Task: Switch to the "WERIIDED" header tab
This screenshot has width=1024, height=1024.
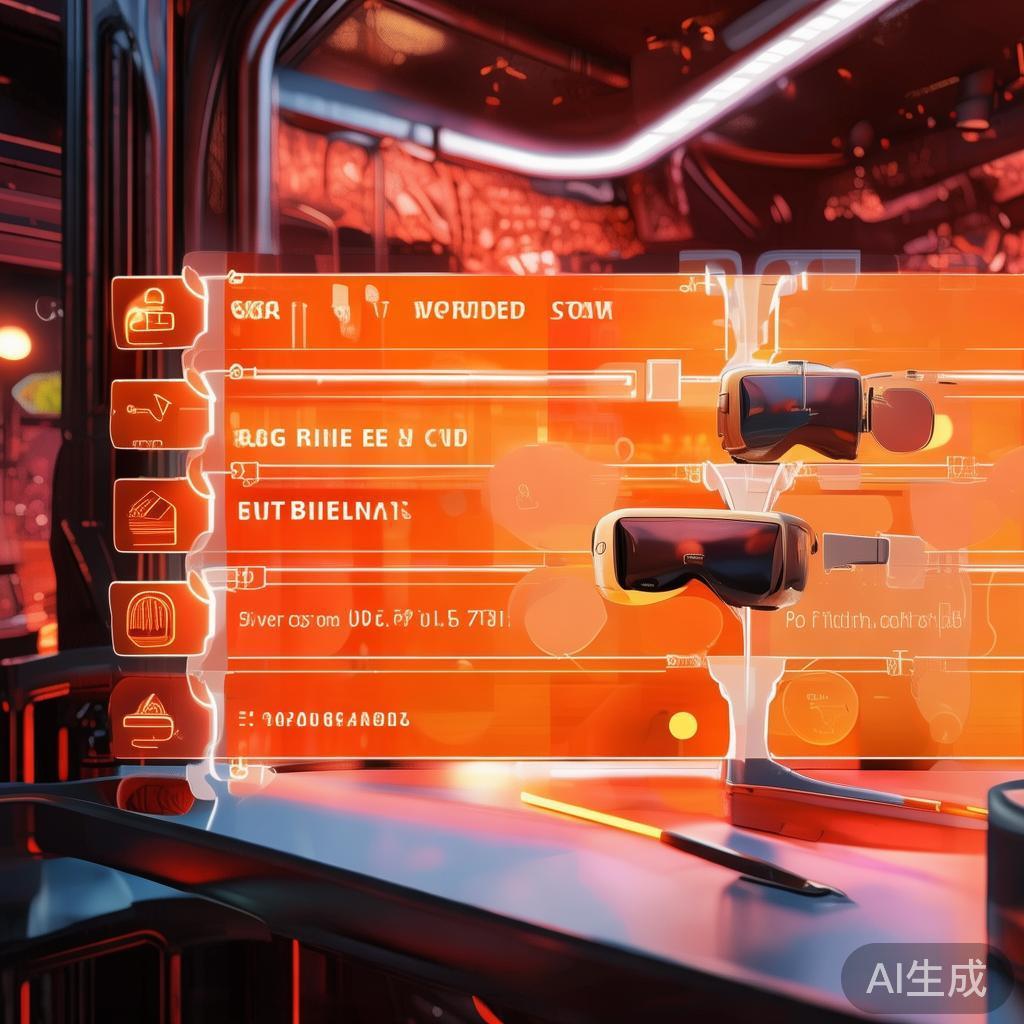Action: click(x=469, y=311)
